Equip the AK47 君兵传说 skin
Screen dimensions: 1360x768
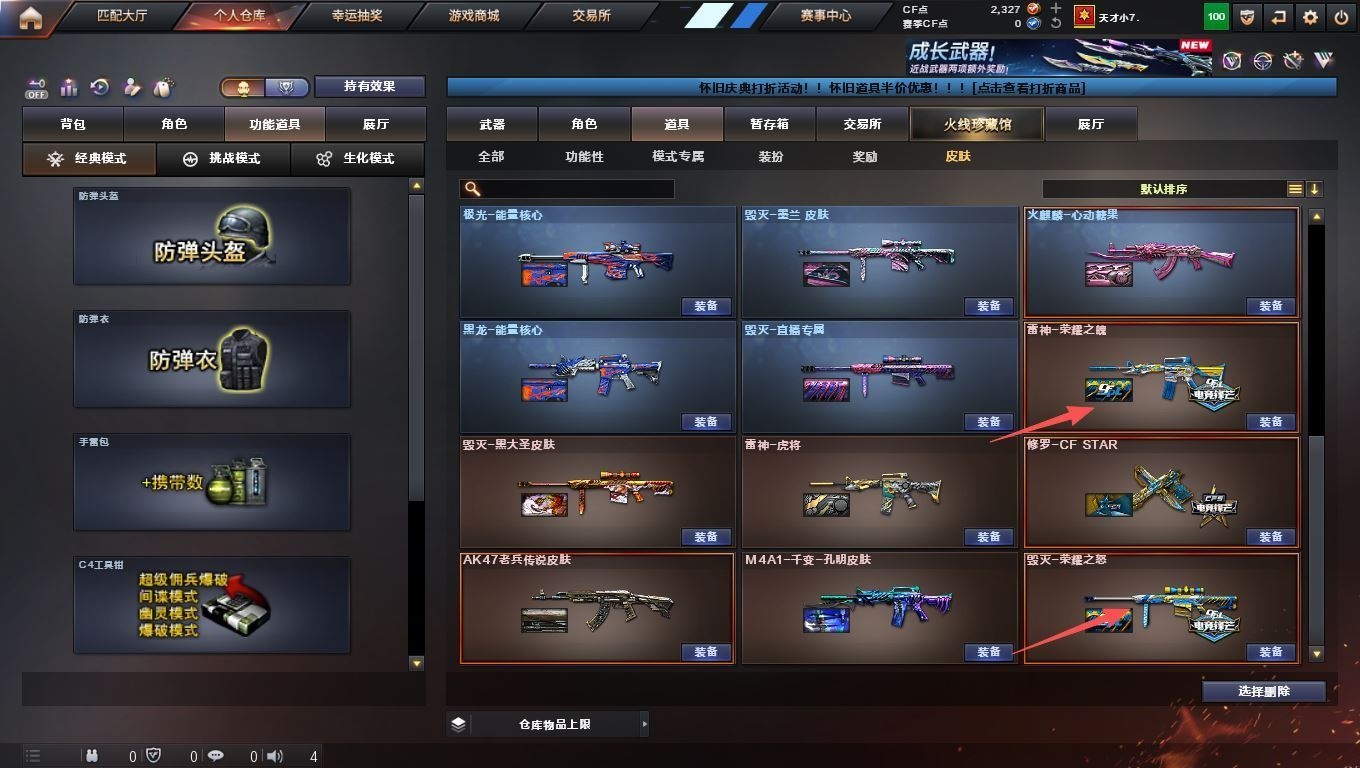tap(706, 652)
